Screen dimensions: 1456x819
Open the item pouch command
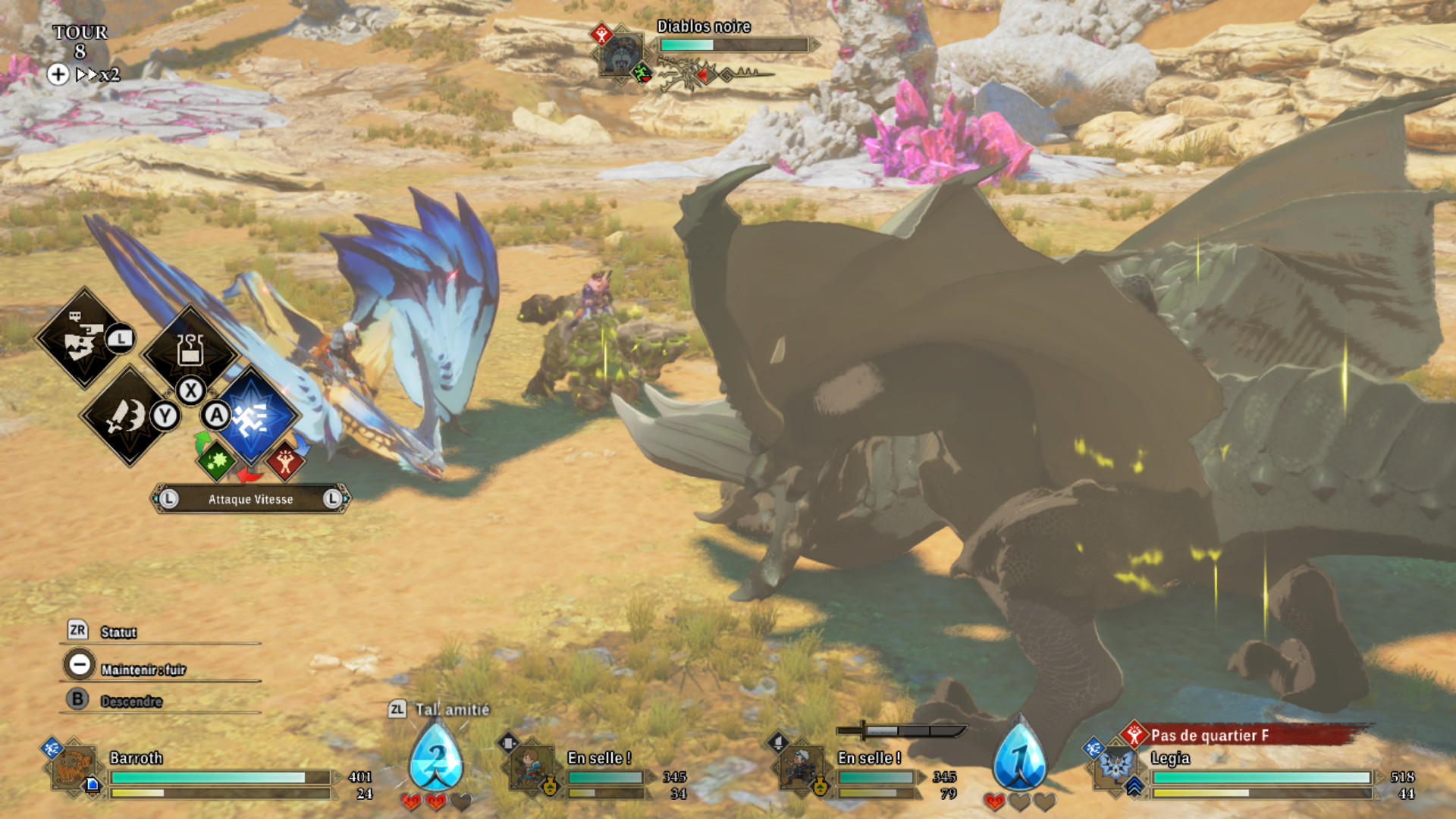point(190,350)
